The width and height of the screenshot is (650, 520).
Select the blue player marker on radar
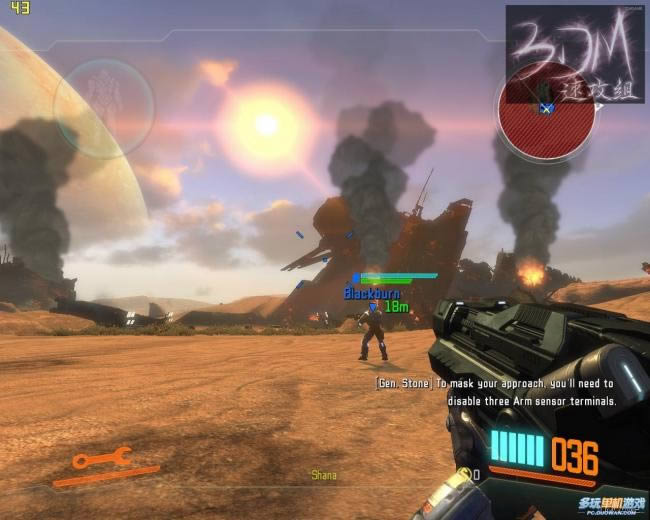546,107
